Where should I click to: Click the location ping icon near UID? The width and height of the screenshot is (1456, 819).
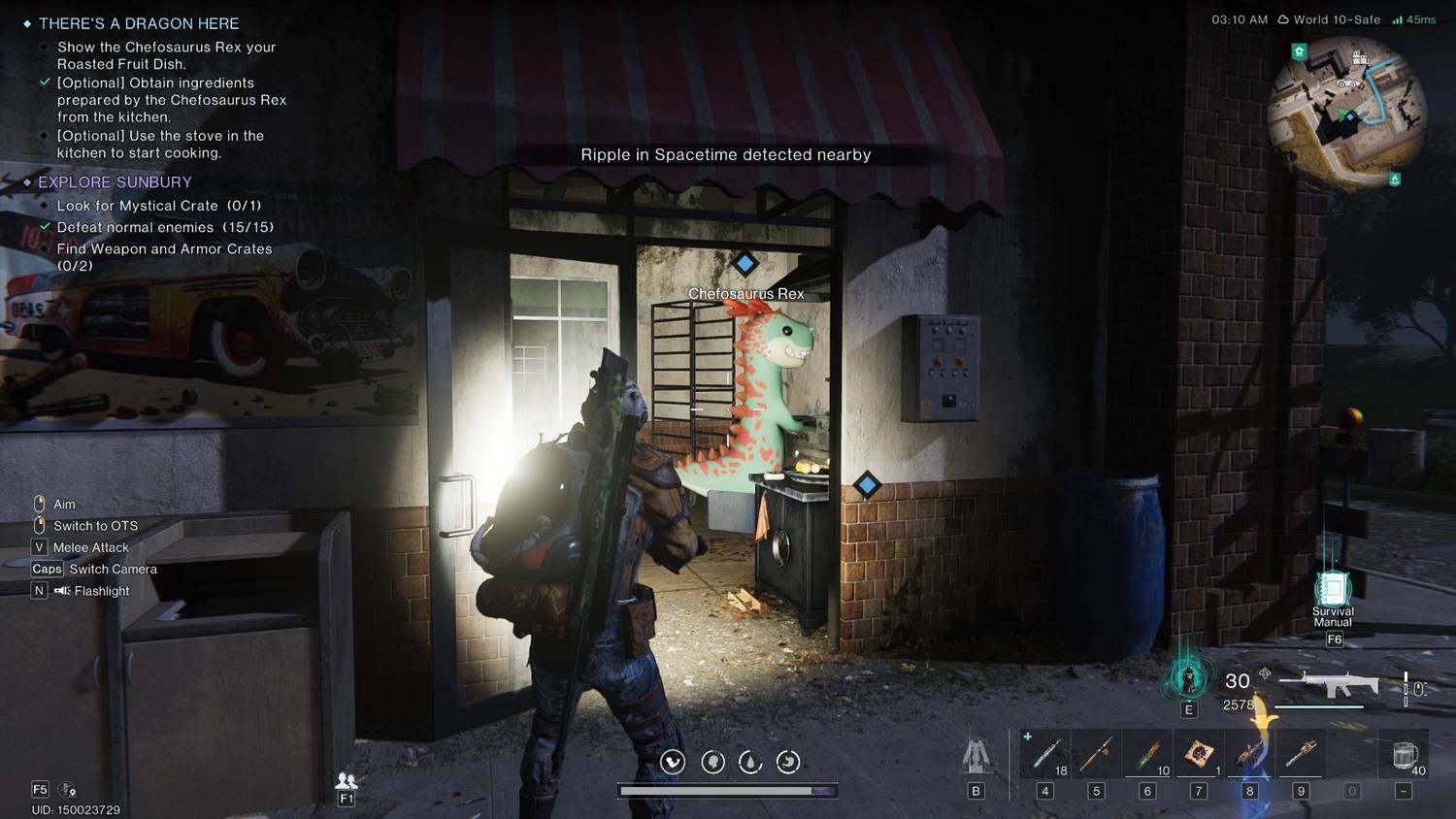coord(67,790)
